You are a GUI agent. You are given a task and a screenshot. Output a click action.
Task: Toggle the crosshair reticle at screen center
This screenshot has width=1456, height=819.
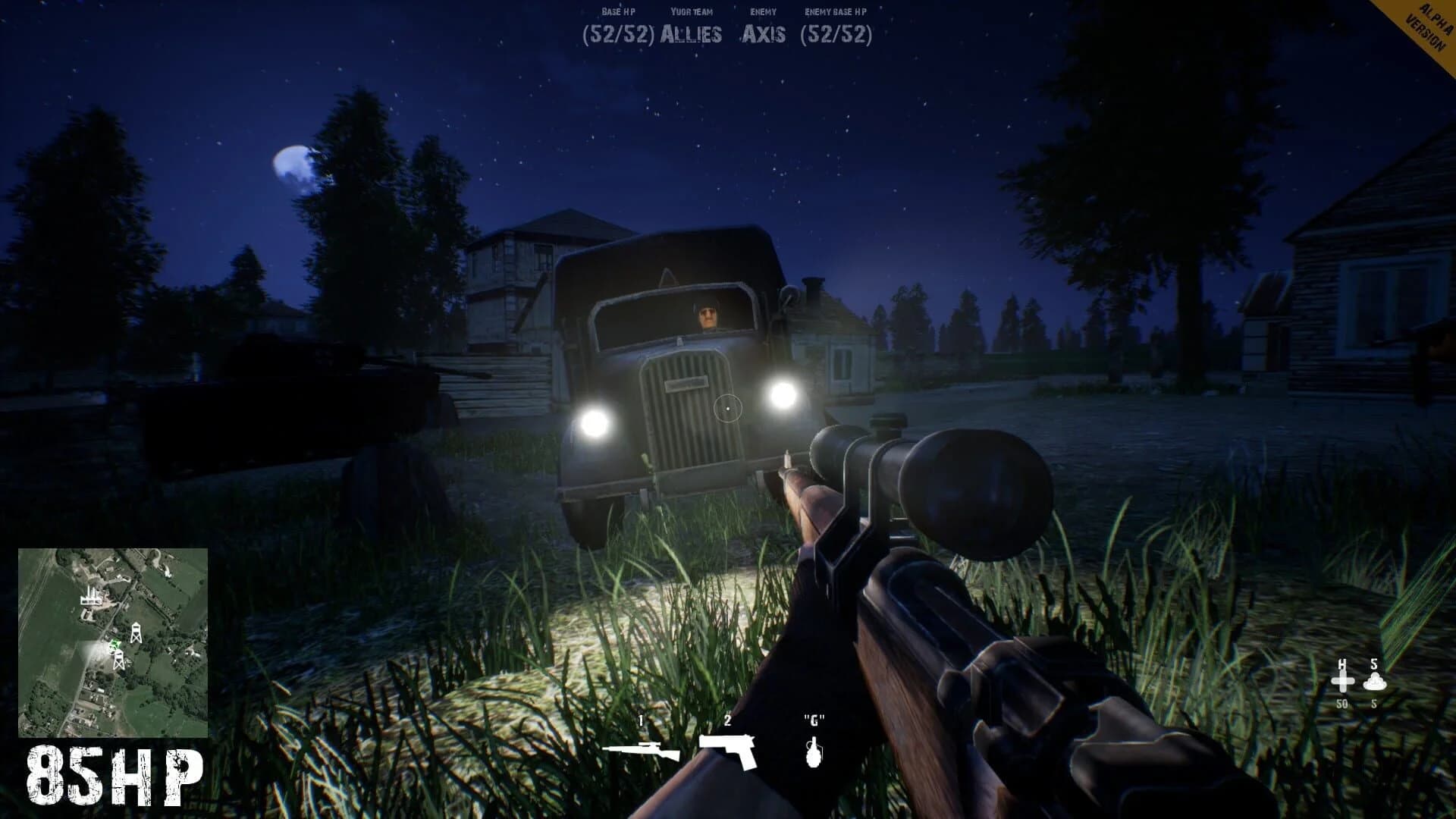[x=728, y=406]
